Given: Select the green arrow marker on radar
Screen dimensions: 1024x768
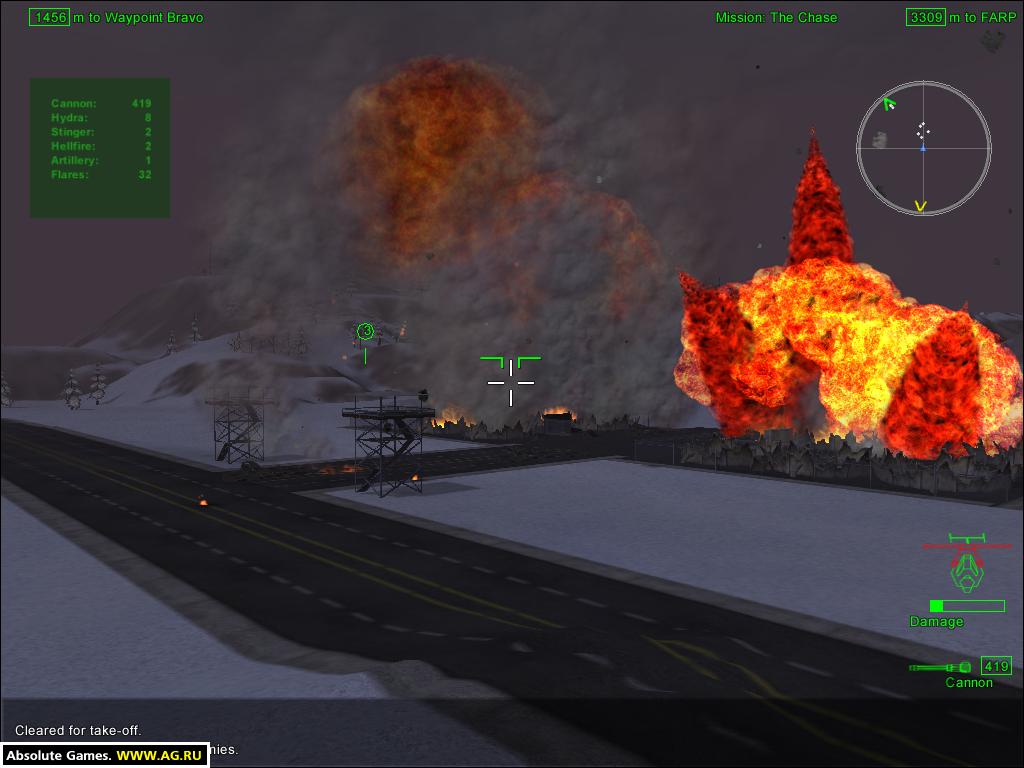Looking at the screenshot, I should 889,103.
